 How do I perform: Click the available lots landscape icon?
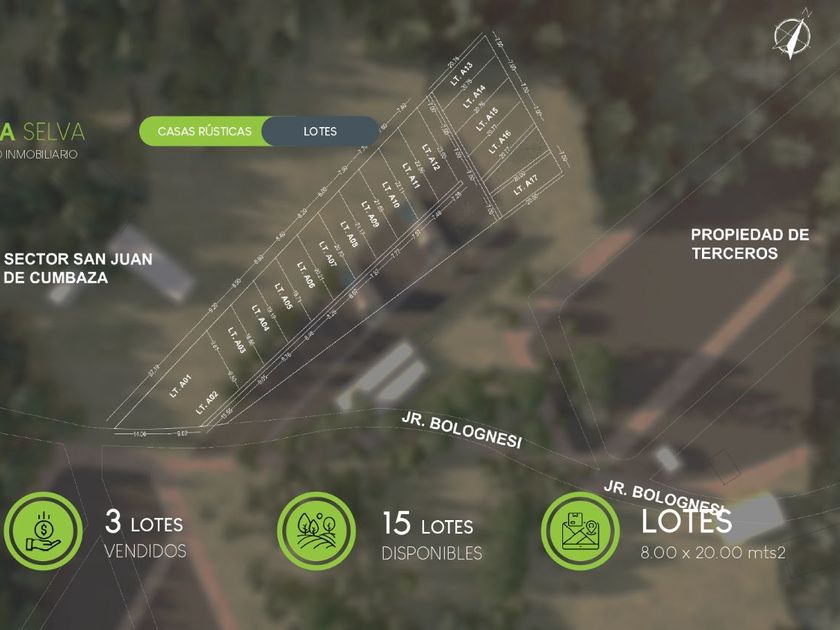(x=316, y=532)
